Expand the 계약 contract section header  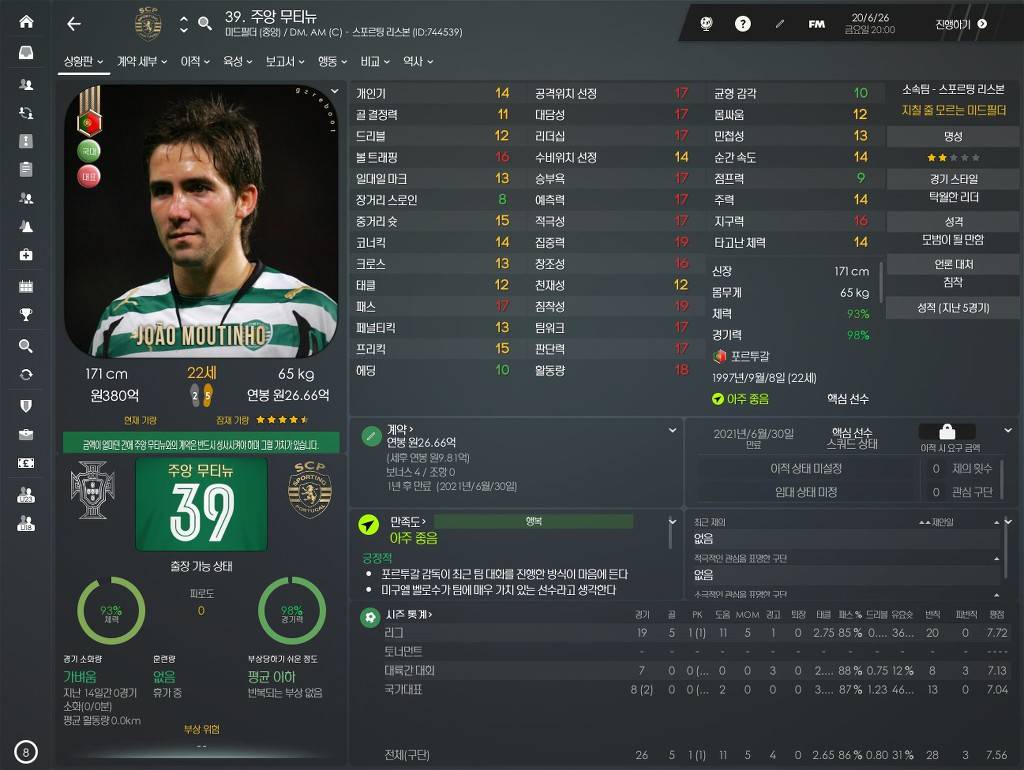click(401, 429)
